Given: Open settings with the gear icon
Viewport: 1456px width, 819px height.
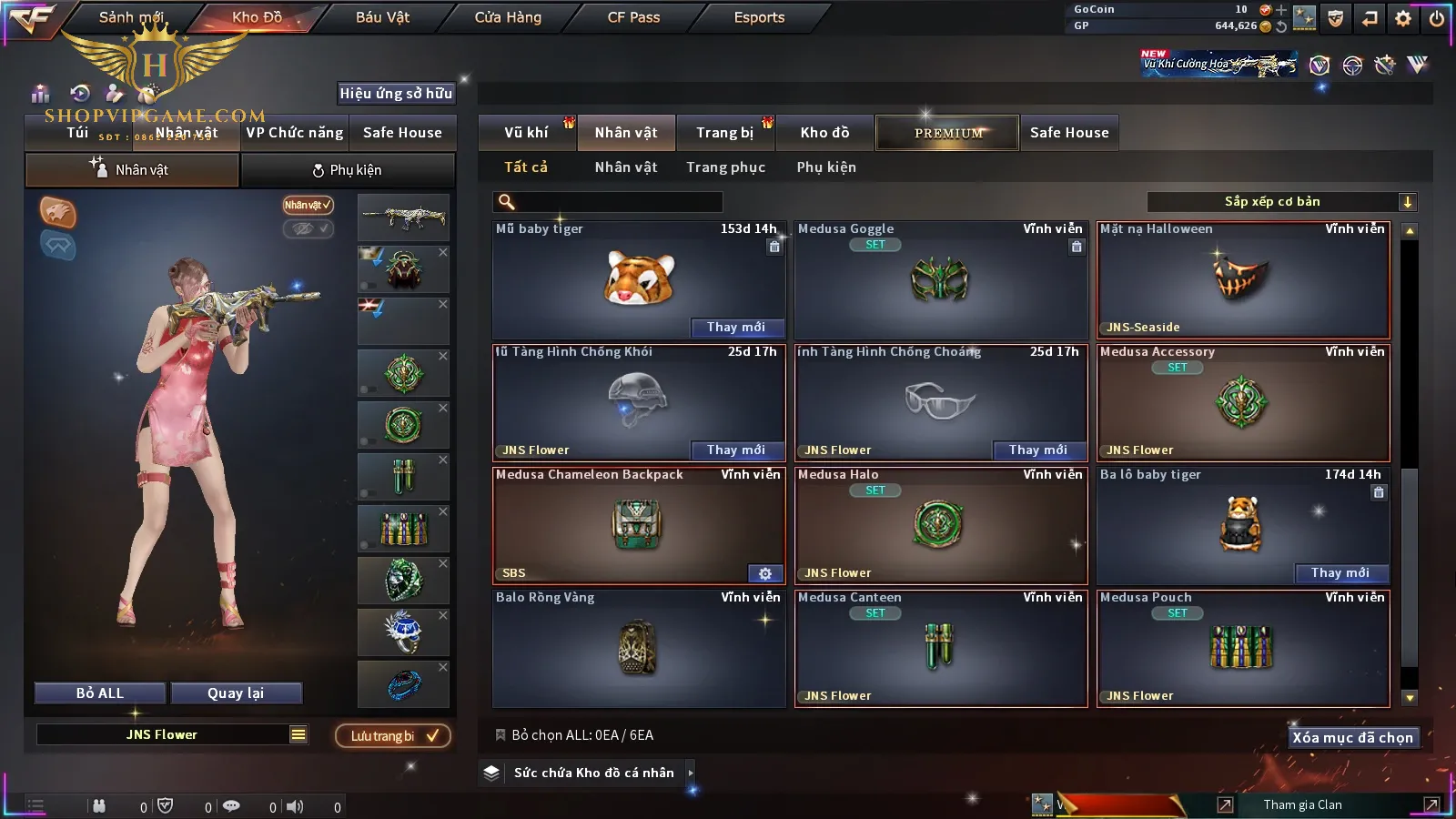Looking at the screenshot, I should [x=1403, y=18].
